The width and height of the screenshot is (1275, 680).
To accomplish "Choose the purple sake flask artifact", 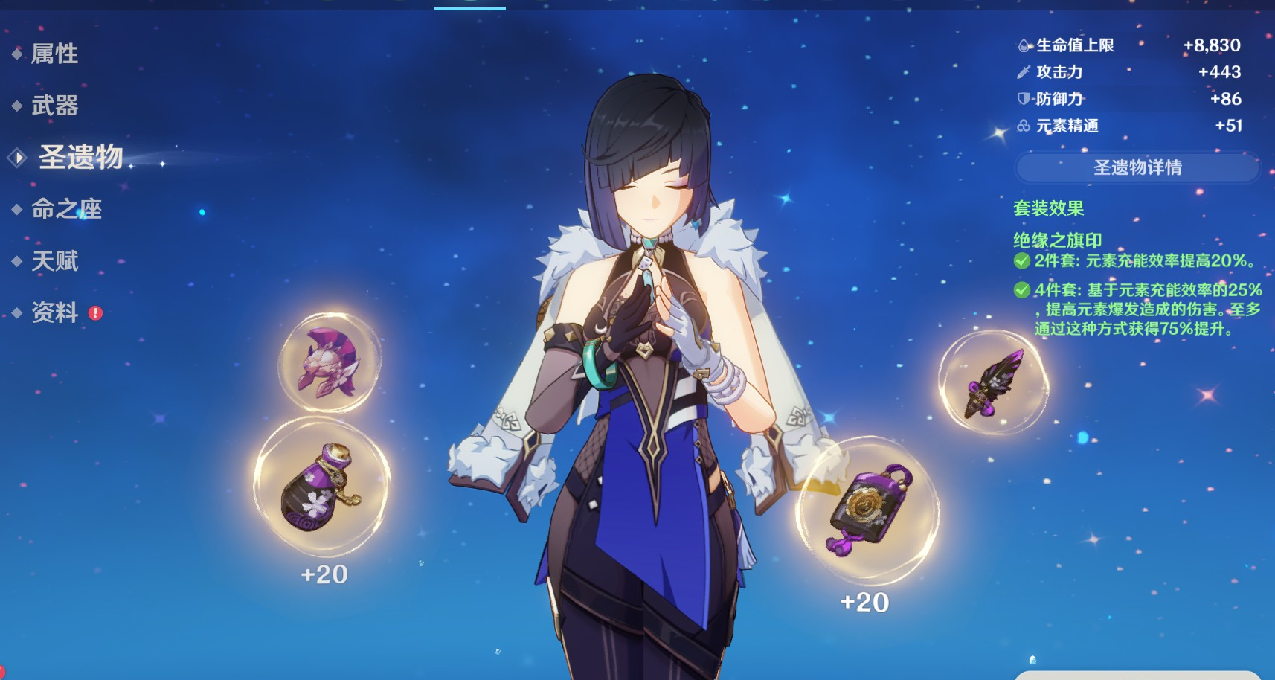I will point(321,487).
